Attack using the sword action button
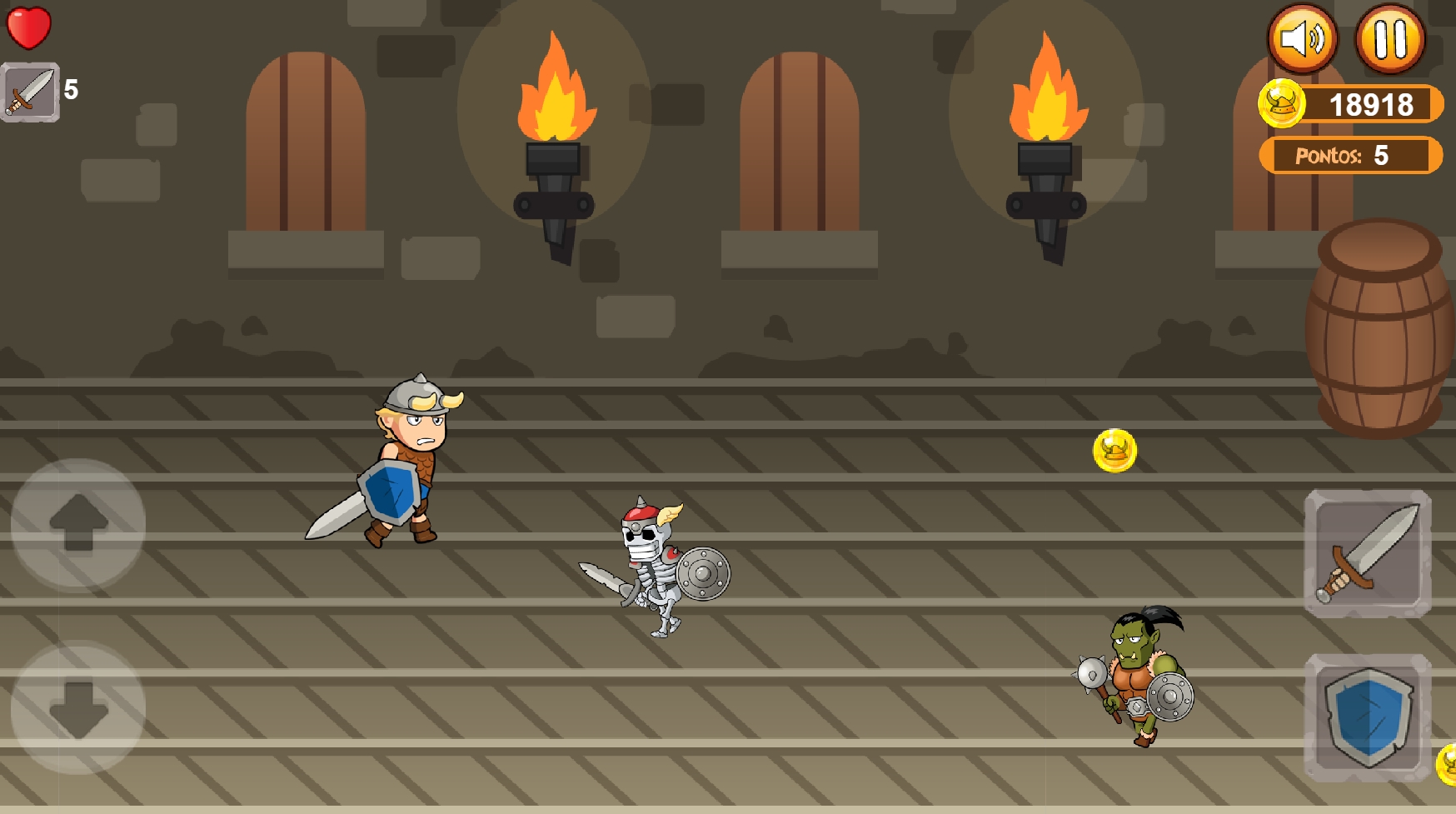 pyautogui.click(x=1368, y=553)
